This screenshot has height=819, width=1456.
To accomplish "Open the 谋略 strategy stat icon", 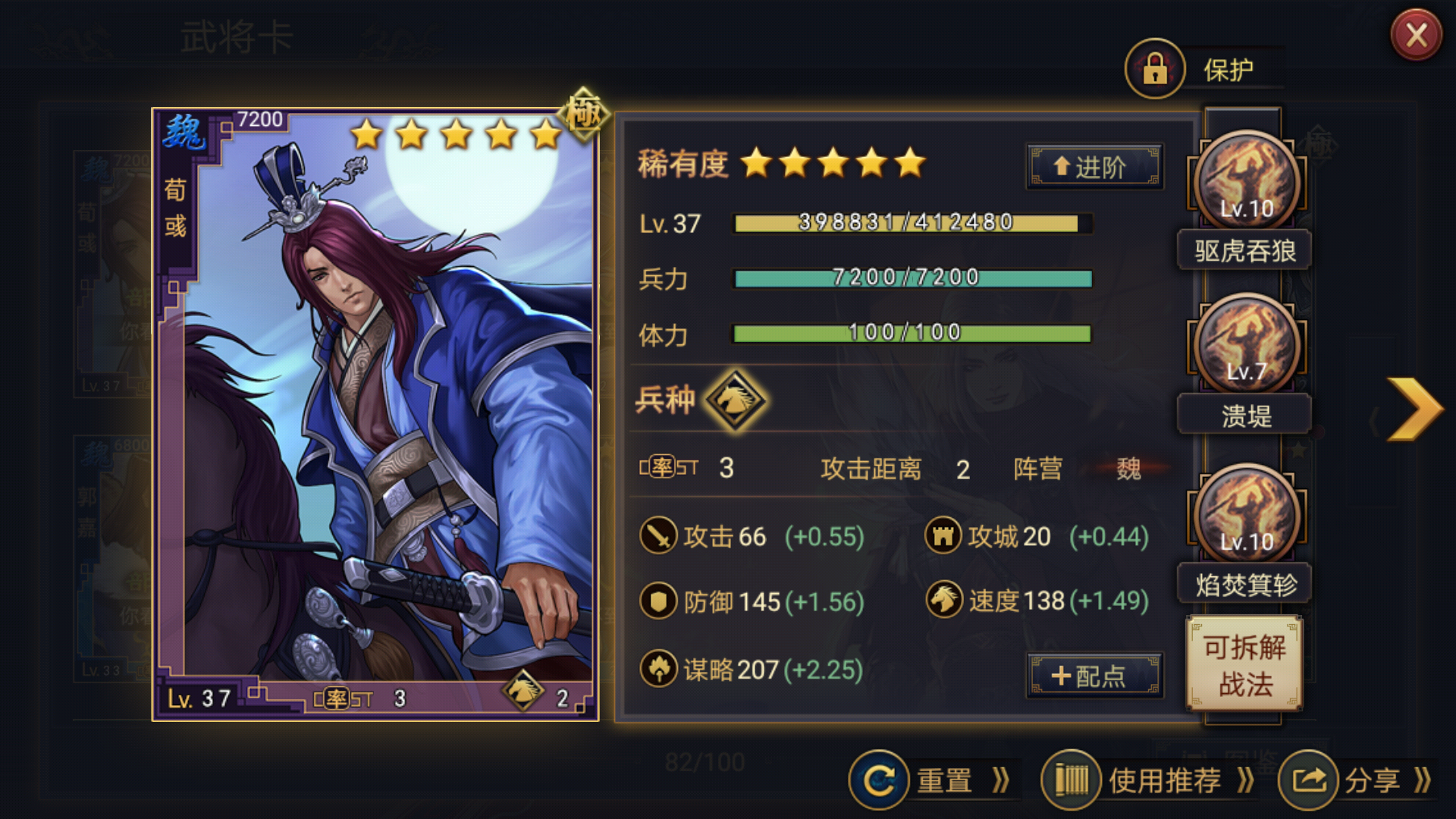I will [x=661, y=670].
